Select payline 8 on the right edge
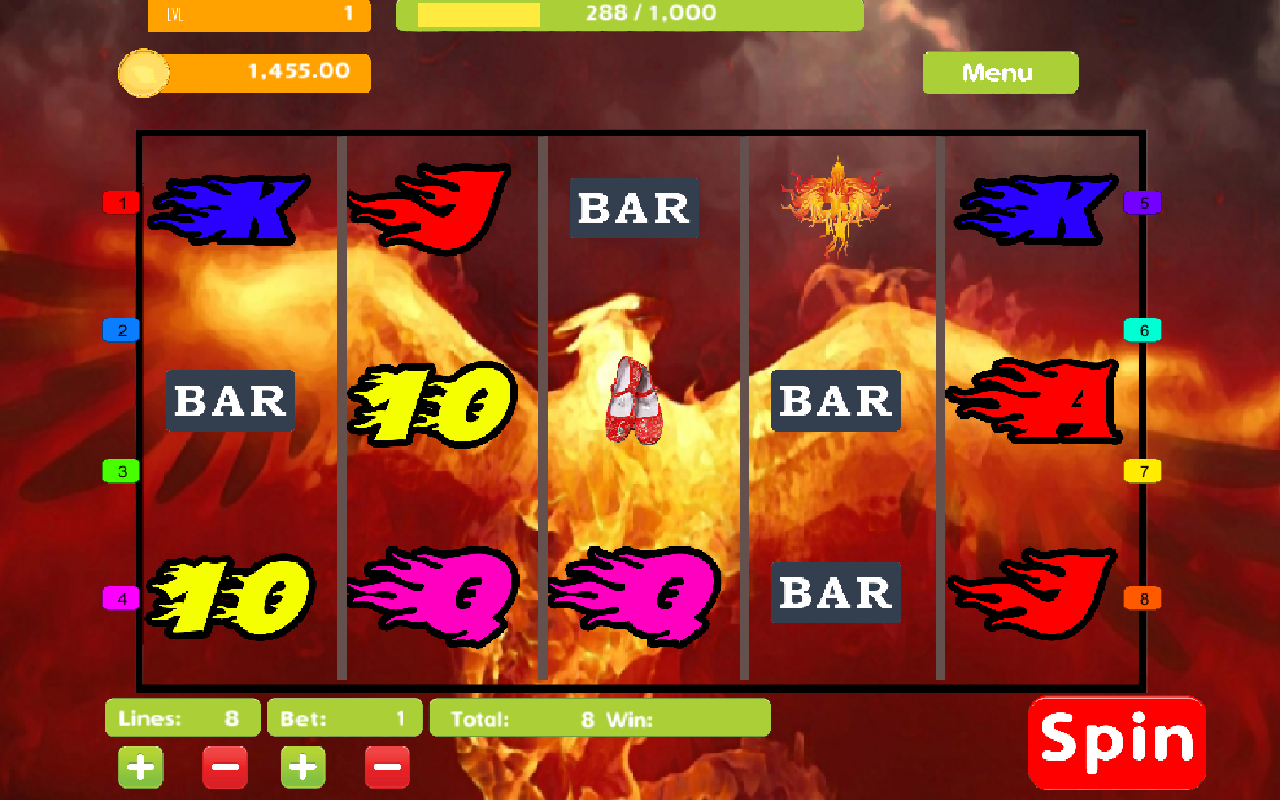1280x800 pixels. pyautogui.click(x=1144, y=597)
